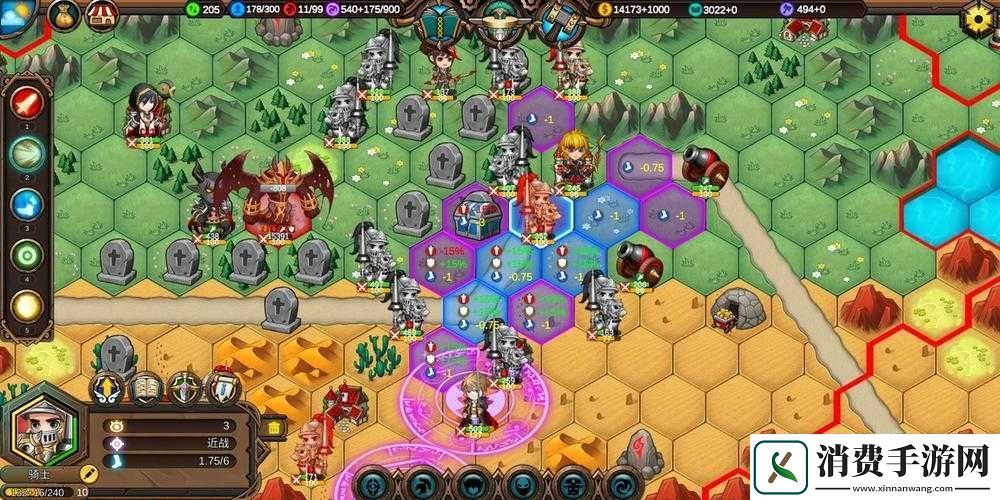Click the up-down arrows unit action icon

click(x=108, y=388)
